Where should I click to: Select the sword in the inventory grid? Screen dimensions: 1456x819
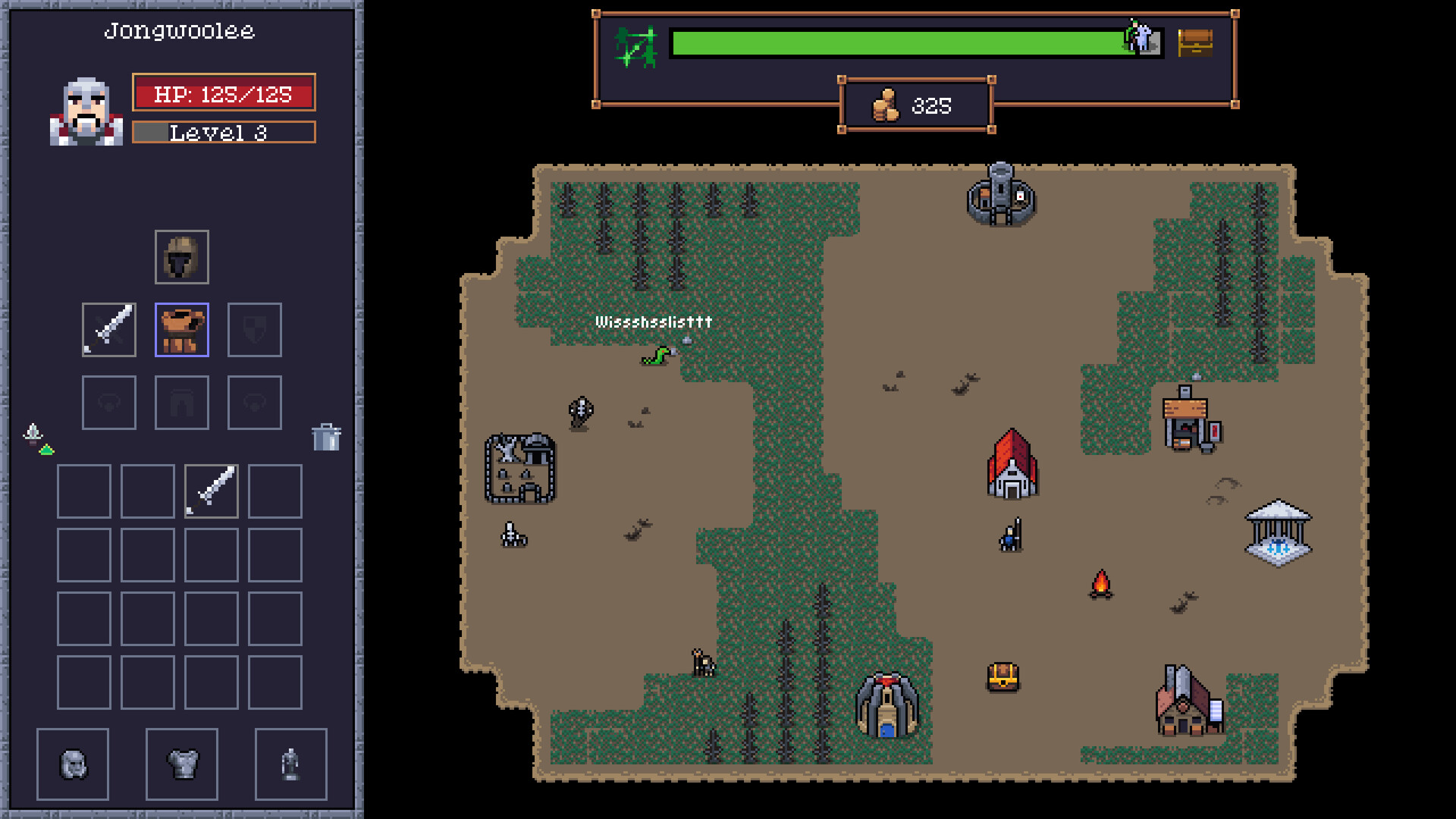click(210, 490)
